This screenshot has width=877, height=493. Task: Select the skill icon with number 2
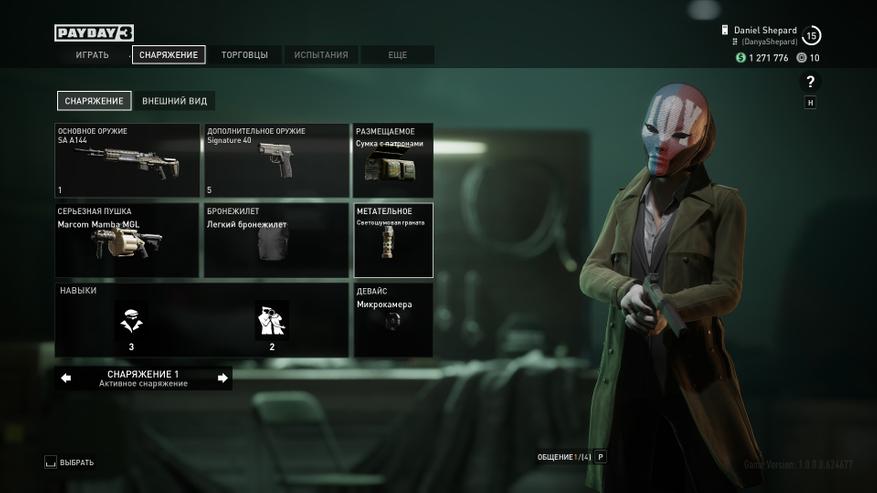point(272,322)
